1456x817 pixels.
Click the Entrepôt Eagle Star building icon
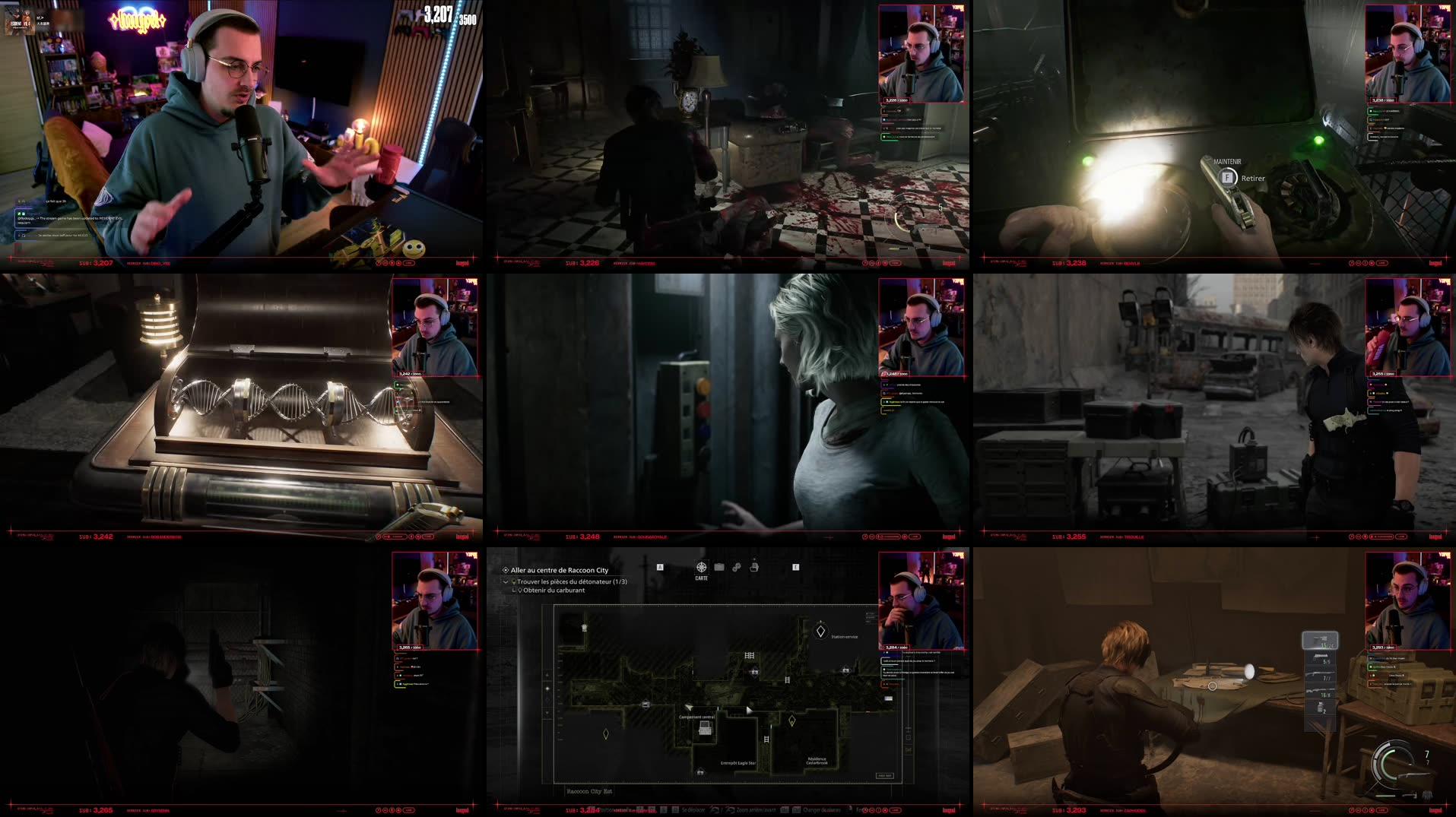pyautogui.click(x=700, y=773)
